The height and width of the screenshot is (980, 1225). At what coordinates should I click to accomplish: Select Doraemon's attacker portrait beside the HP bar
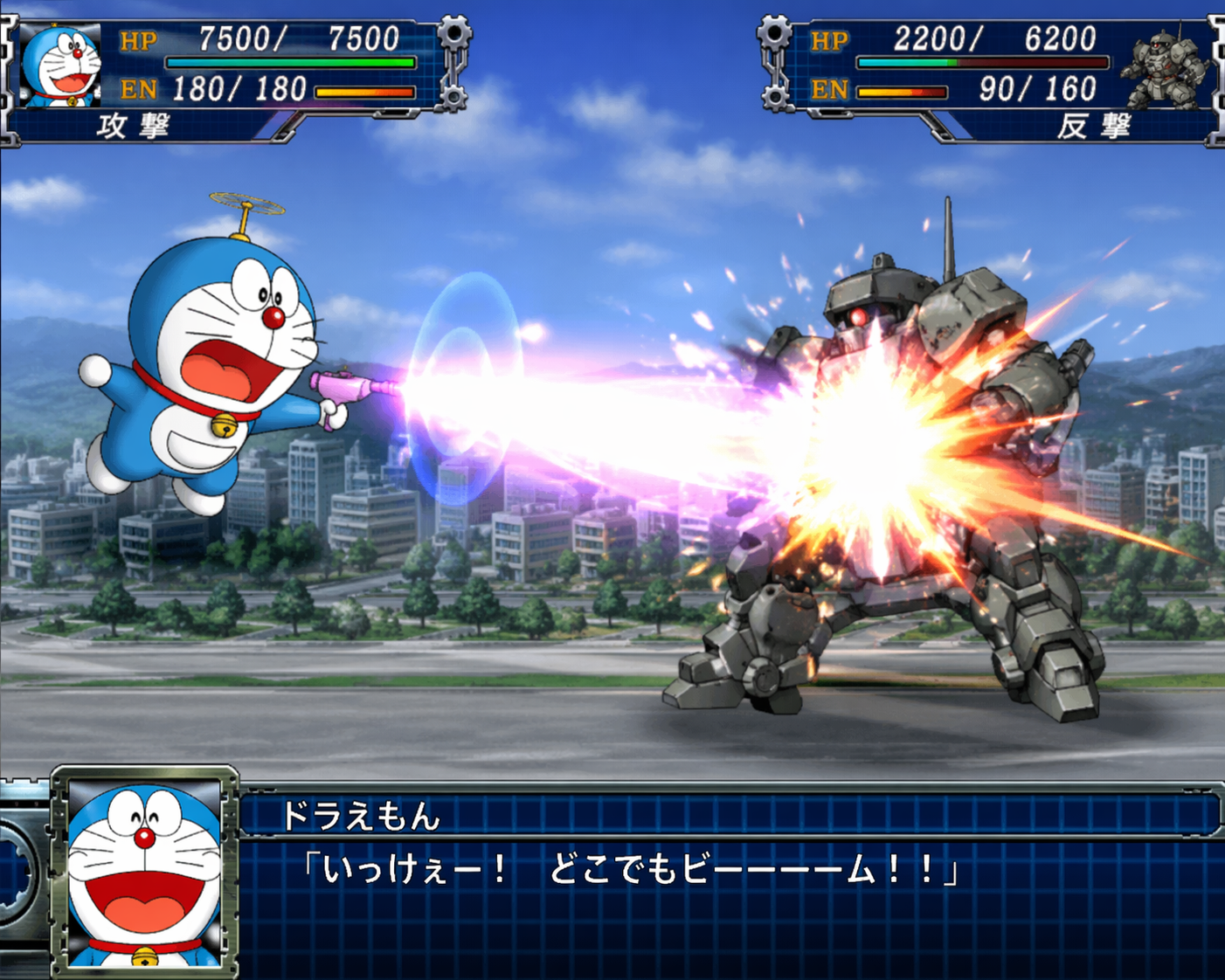61,66
